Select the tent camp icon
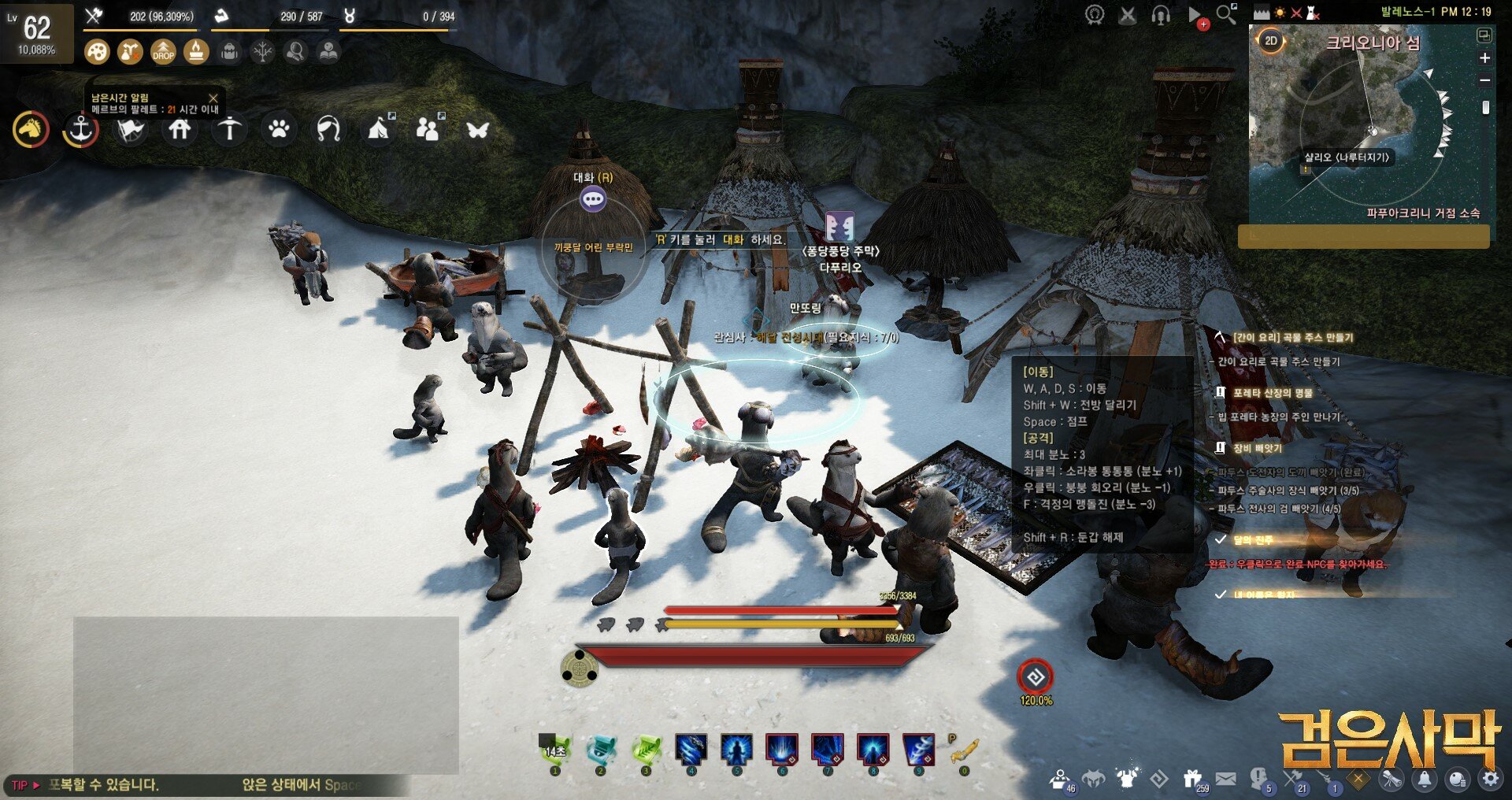Screen dimensions: 1512x800 coord(379,129)
